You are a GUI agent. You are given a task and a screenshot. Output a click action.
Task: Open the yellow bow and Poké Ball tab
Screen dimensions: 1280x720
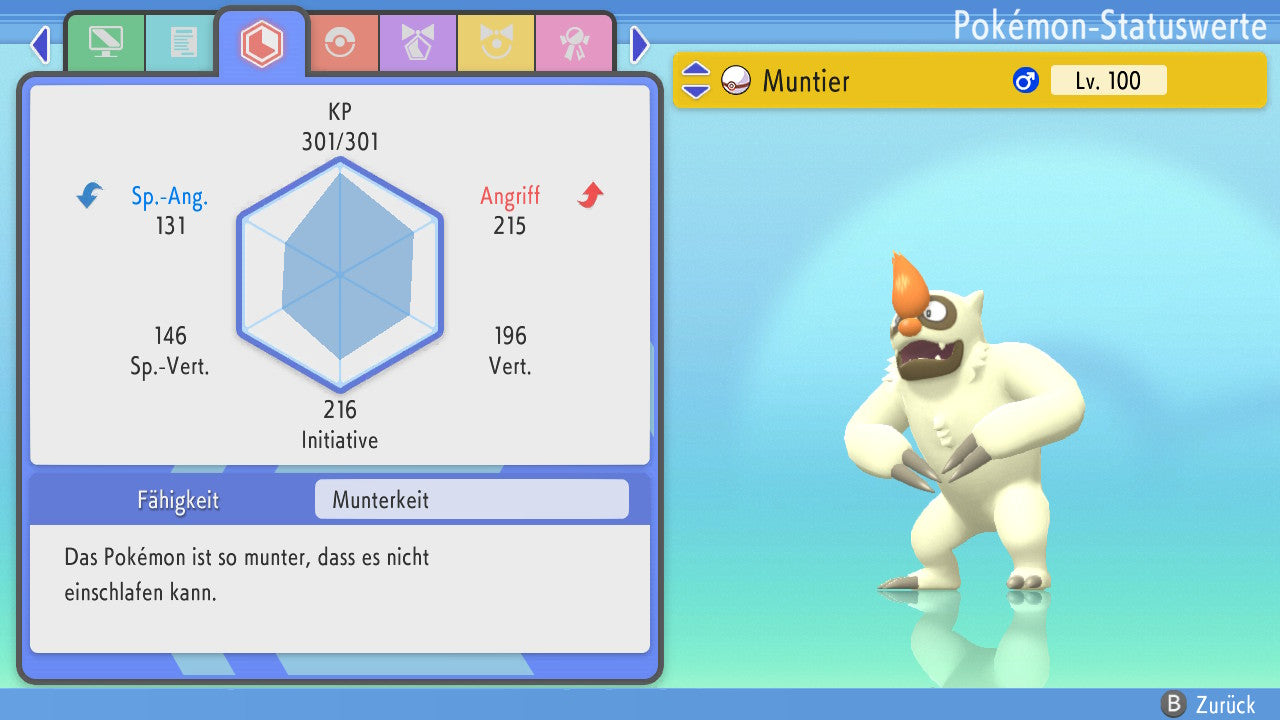[496, 43]
